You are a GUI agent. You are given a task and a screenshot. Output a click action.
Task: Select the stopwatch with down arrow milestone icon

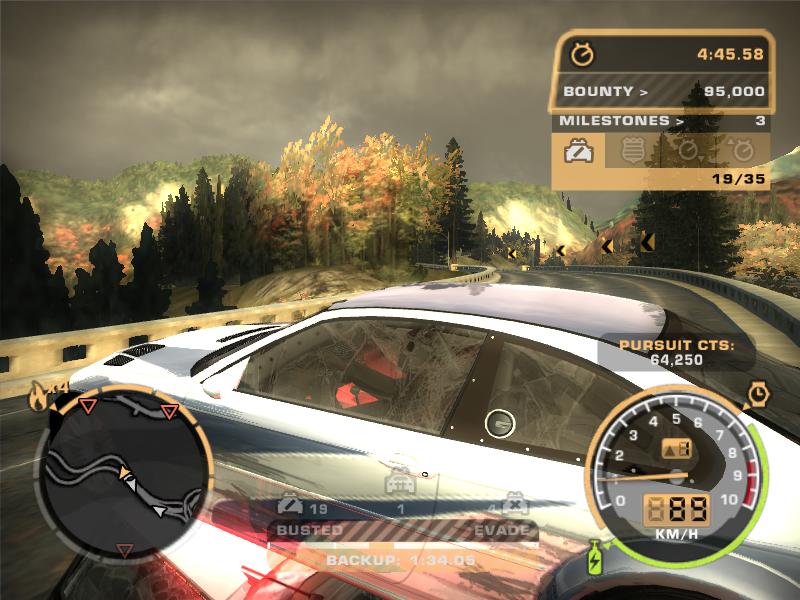coord(687,152)
